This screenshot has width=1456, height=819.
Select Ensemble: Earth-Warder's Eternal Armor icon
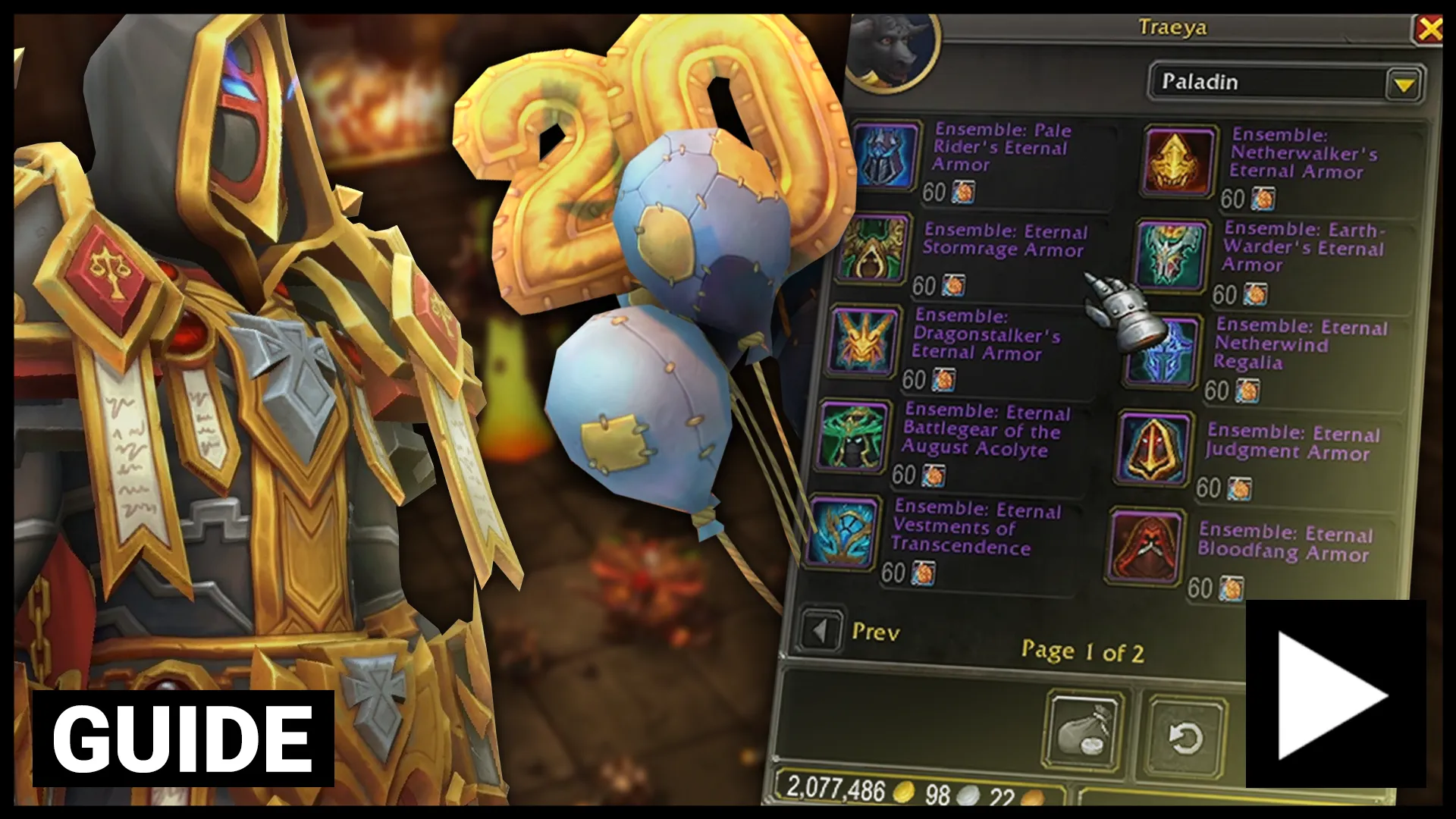pyautogui.click(x=1172, y=254)
